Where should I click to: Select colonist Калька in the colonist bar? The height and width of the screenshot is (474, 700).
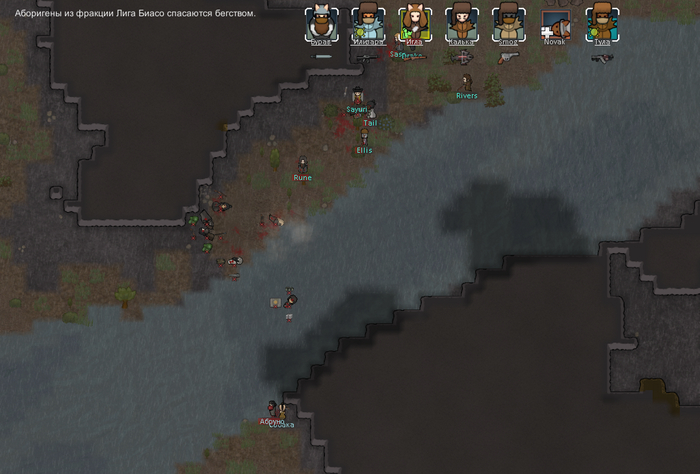pyautogui.click(x=461, y=22)
